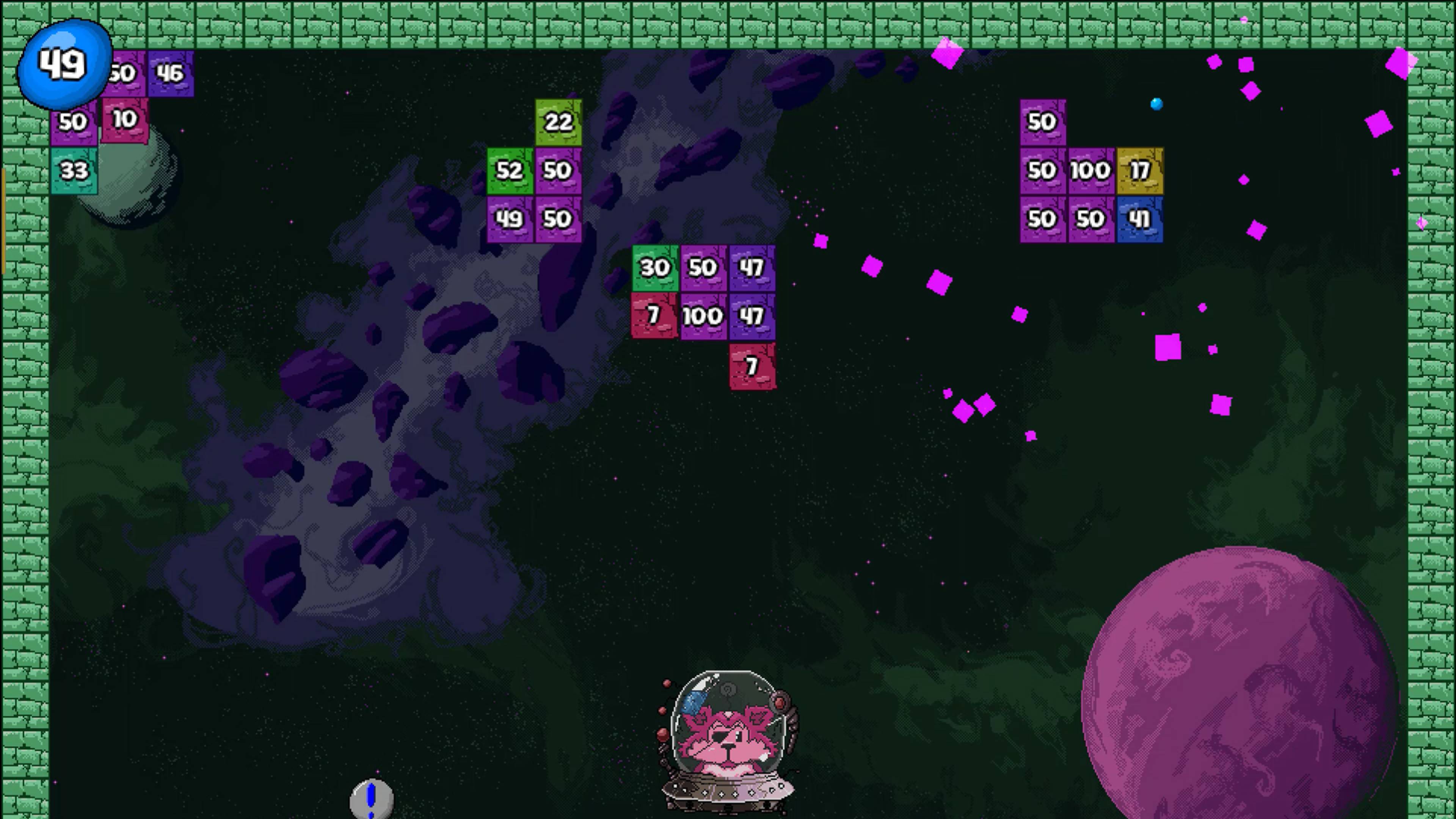Click the teal brick numbered 33
The height and width of the screenshot is (819, 1456).
(74, 169)
